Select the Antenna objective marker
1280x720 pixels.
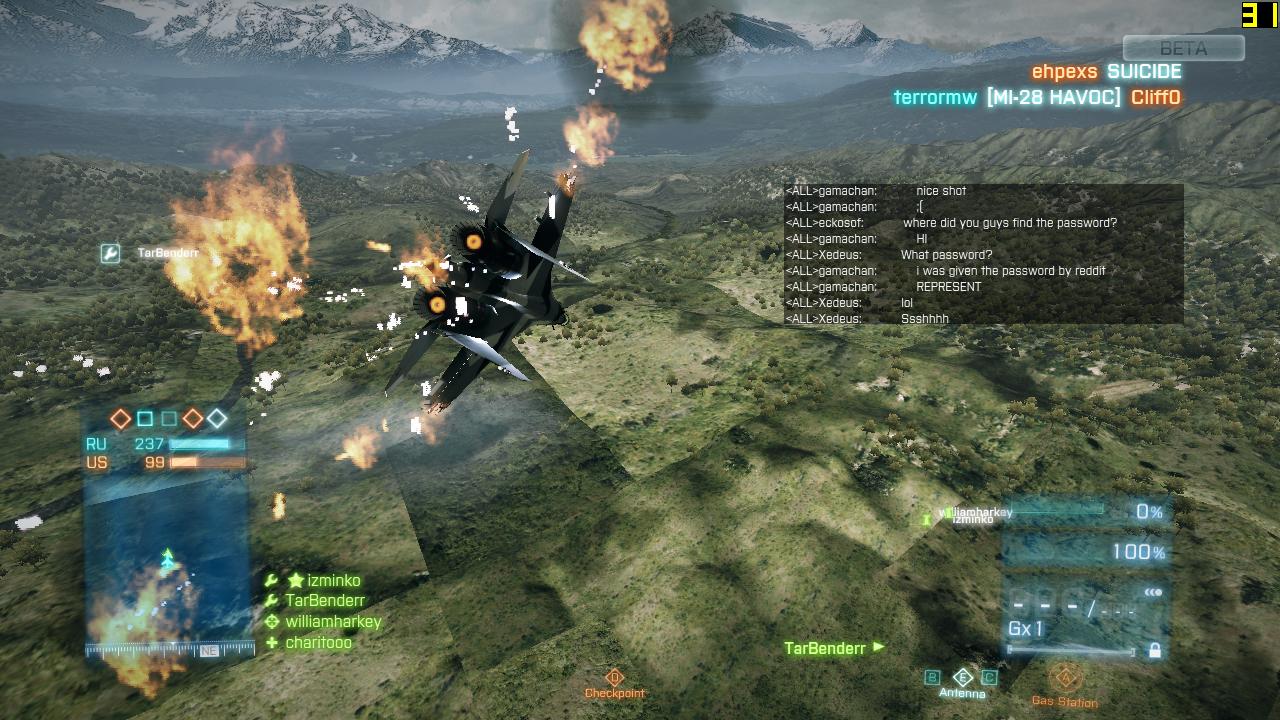click(962, 678)
